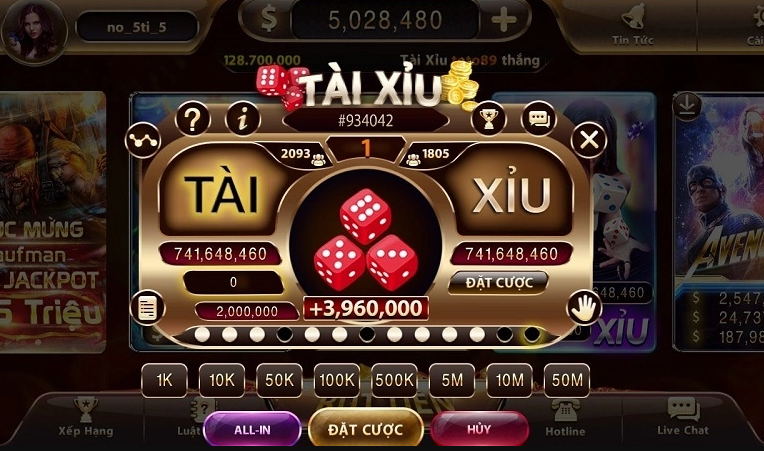This screenshot has height=451, width=764.
Task: Show the info icon details
Action: coord(242,119)
